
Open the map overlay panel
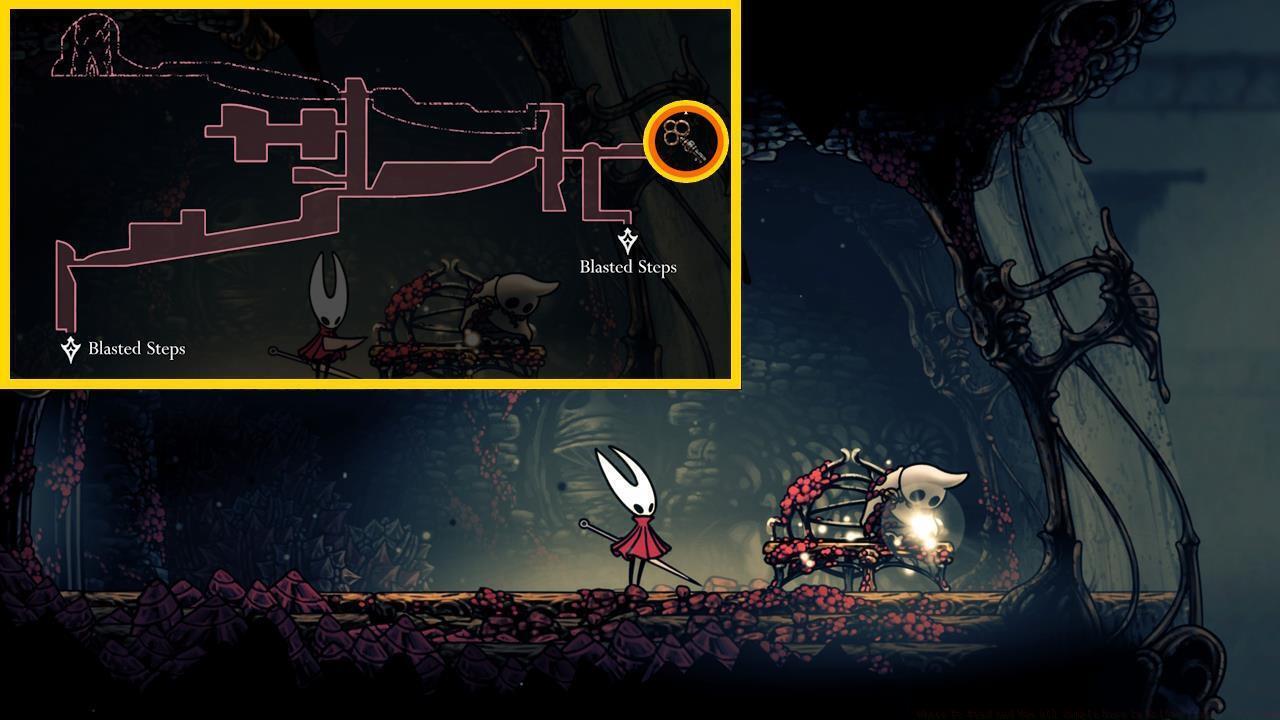click(x=370, y=195)
